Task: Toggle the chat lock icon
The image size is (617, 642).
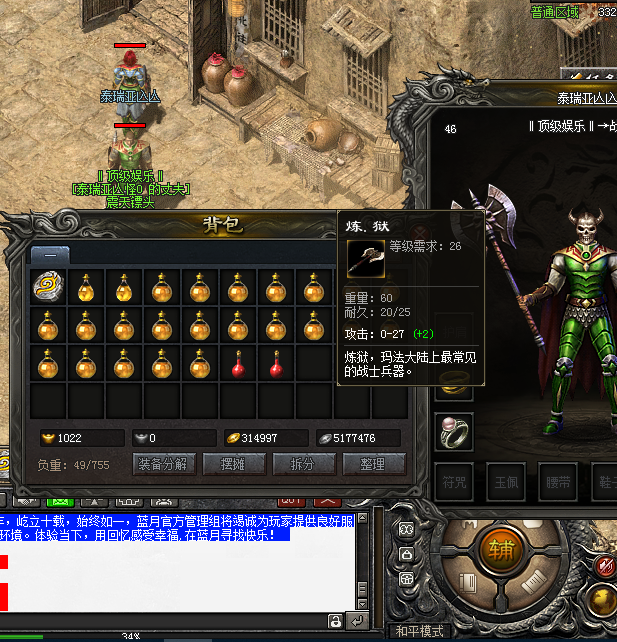Action: (x=334, y=621)
